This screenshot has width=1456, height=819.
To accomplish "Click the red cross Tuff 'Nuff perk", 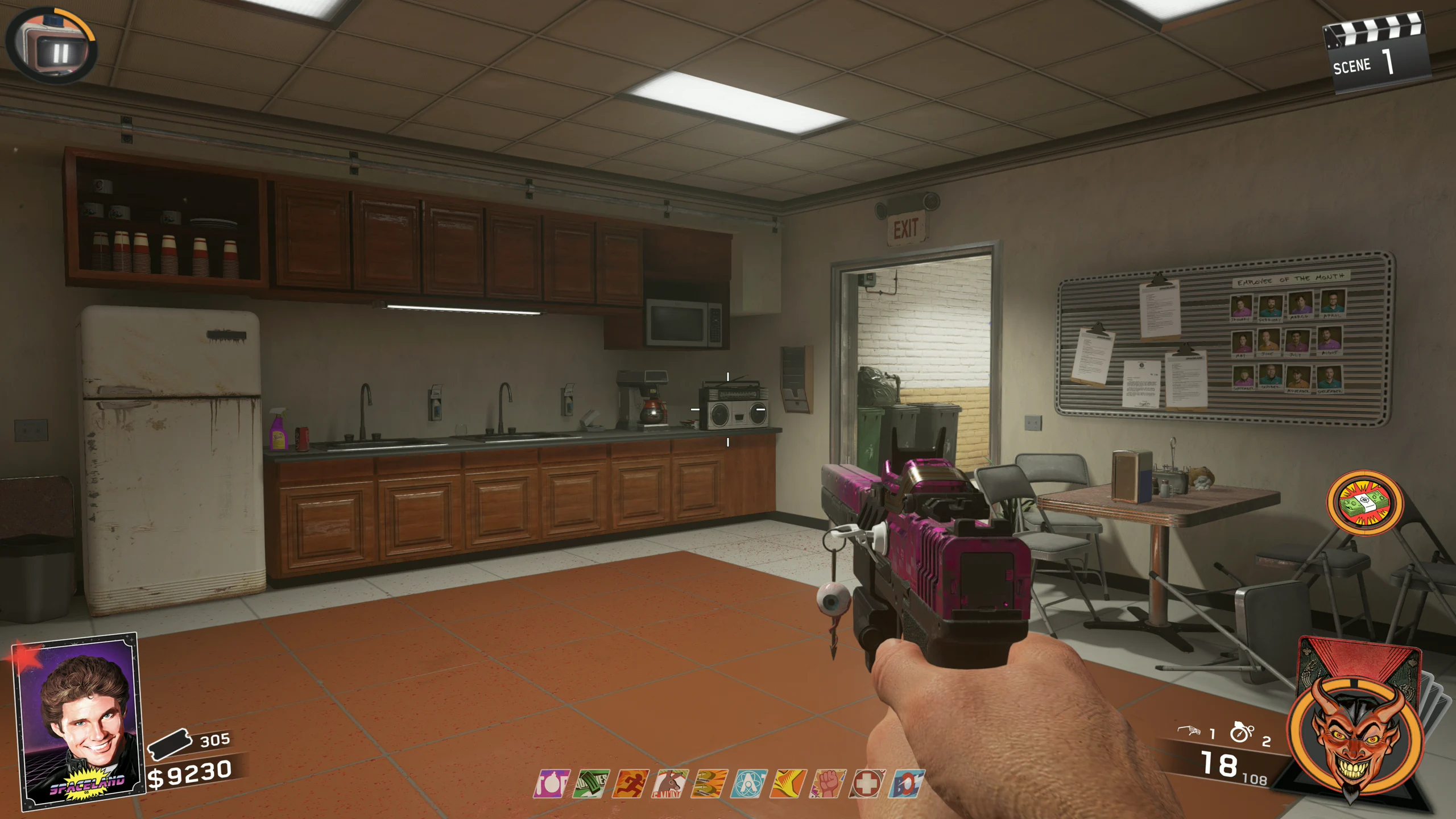I will 867,784.
